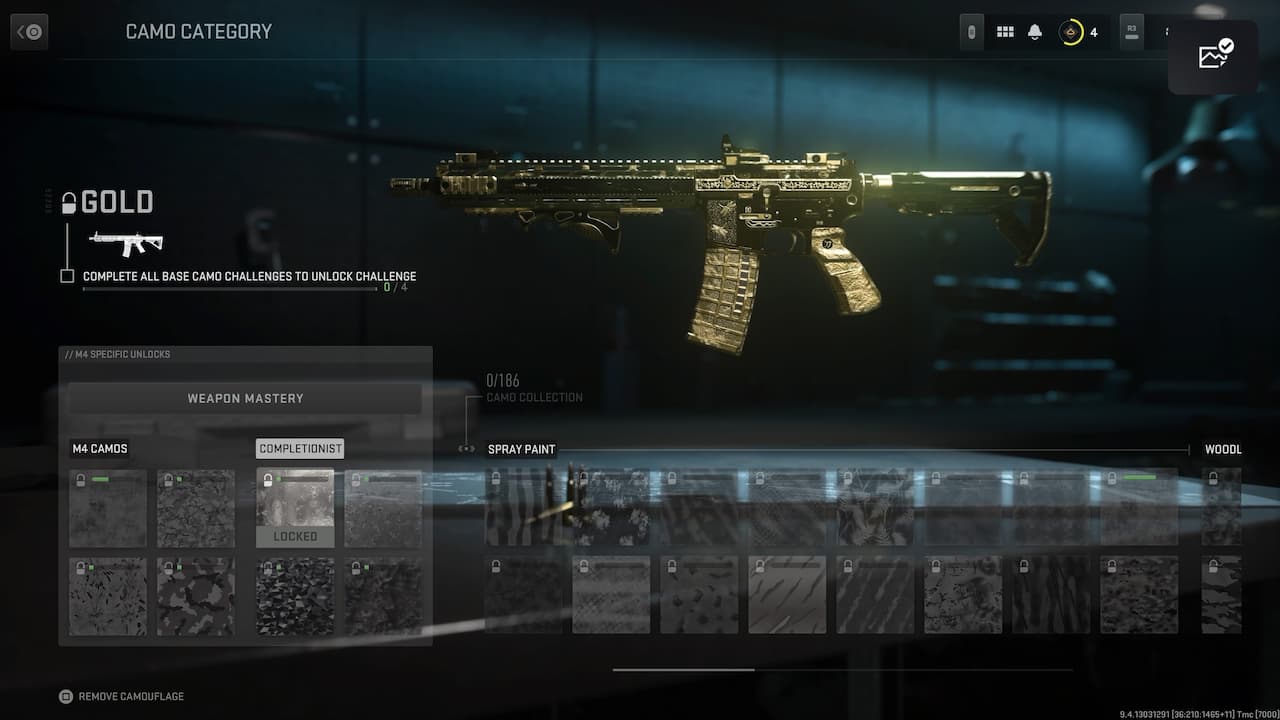Select the Completionist category label
This screenshot has width=1280, height=720.
point(300,449)
